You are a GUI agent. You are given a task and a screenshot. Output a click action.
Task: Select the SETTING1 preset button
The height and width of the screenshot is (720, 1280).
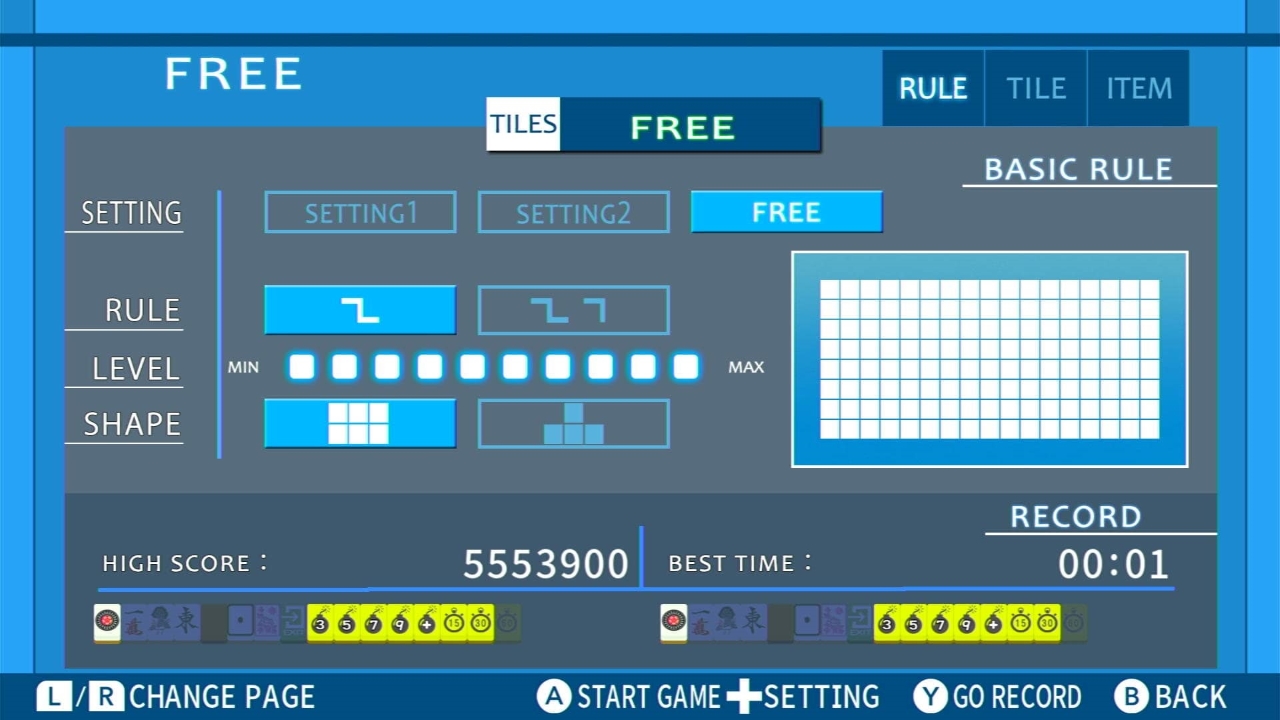tap(360, 212)
